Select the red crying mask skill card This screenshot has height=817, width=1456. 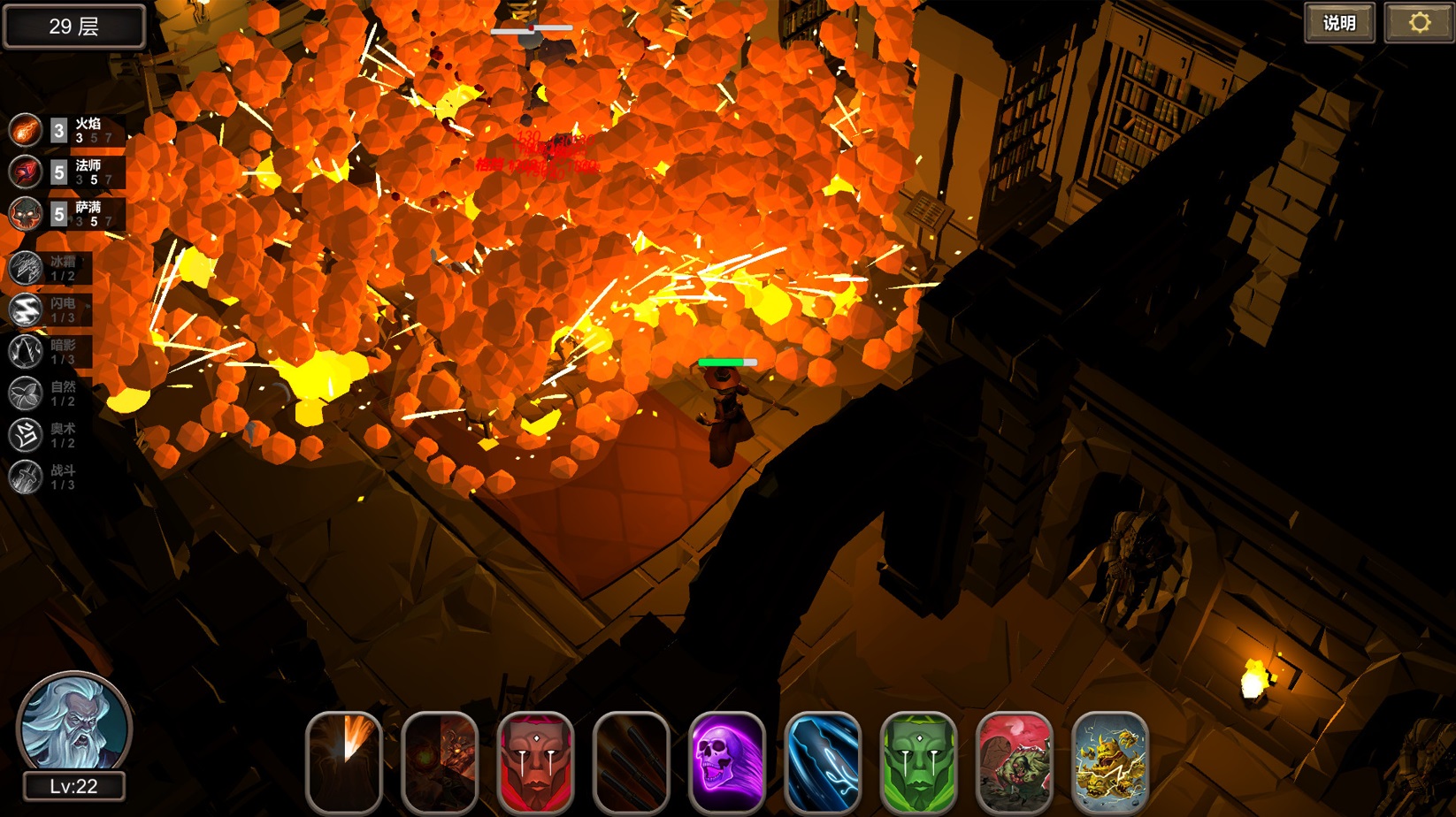(534, 762)
